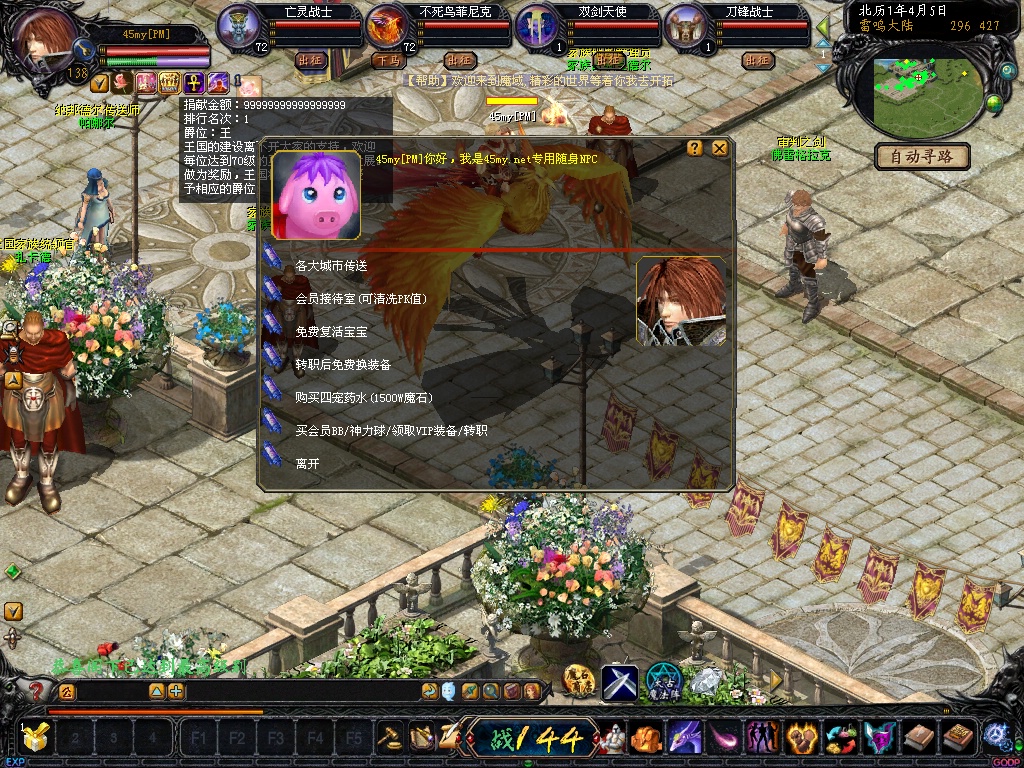Click 出征 under 刀锋战士 pet
The image size is (1024, 768).
coord(758,60)
